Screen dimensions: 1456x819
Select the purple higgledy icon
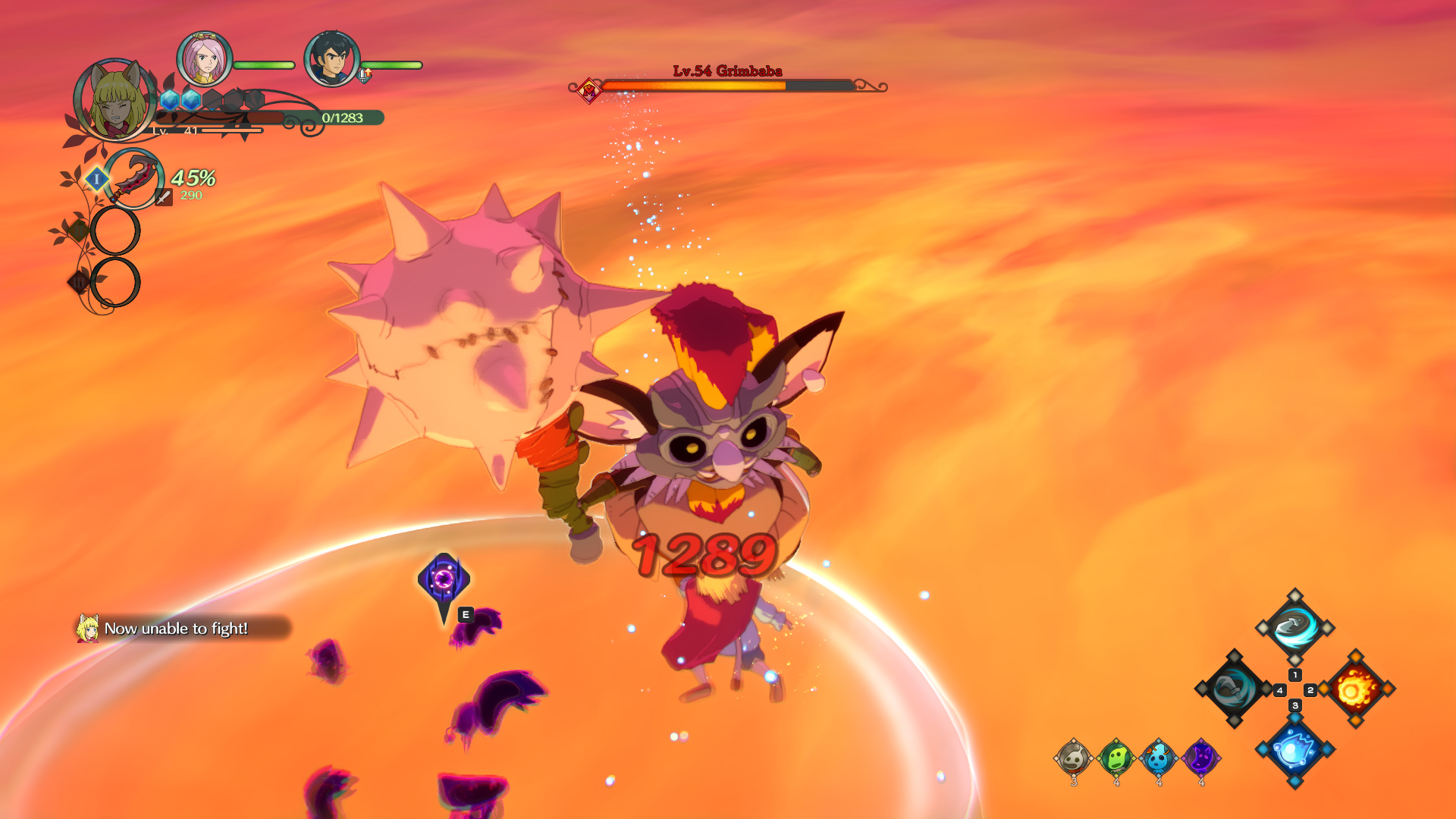(x=1200, y=758)
